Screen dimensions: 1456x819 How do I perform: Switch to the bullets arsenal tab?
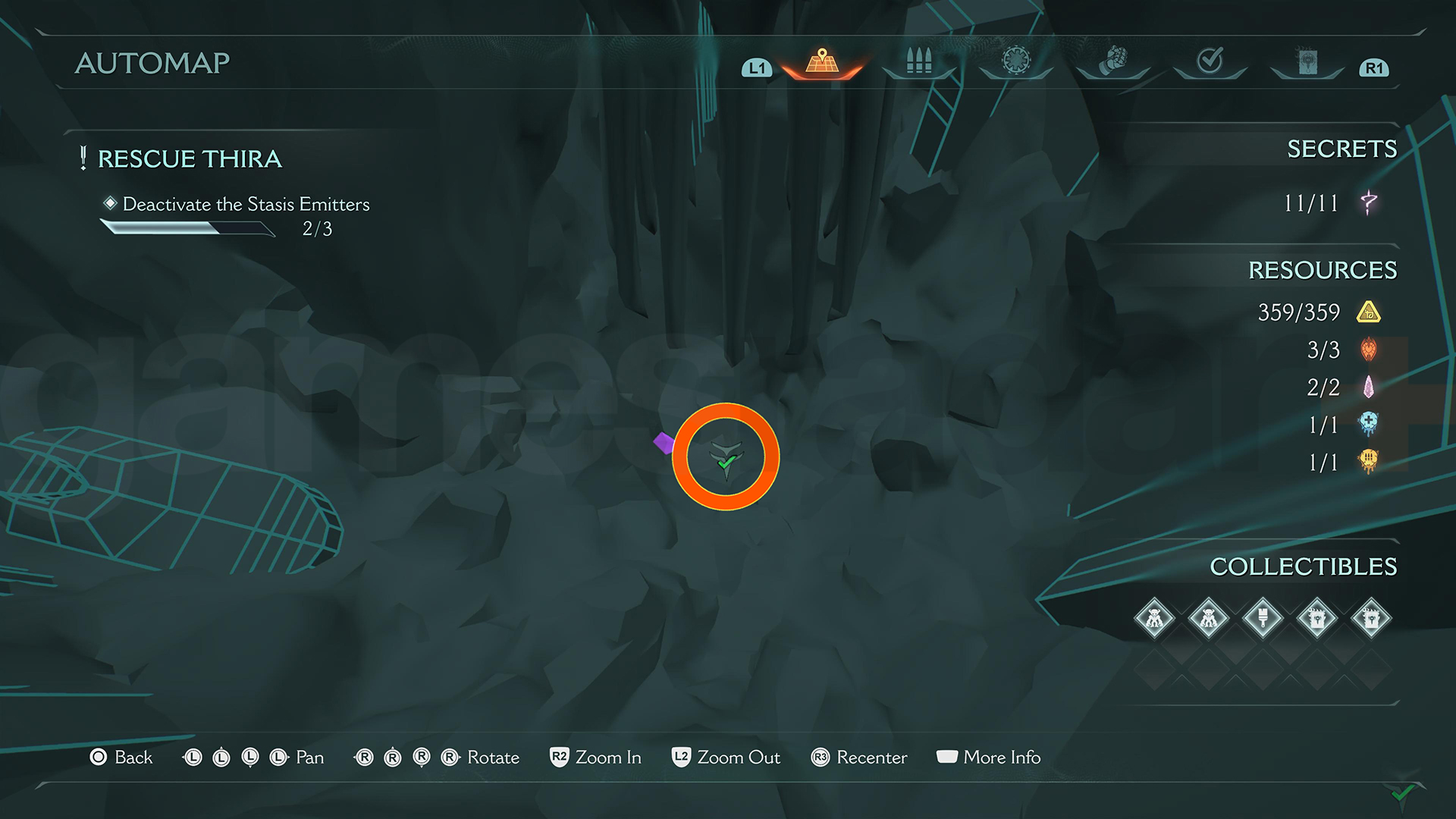click(918, 61)
